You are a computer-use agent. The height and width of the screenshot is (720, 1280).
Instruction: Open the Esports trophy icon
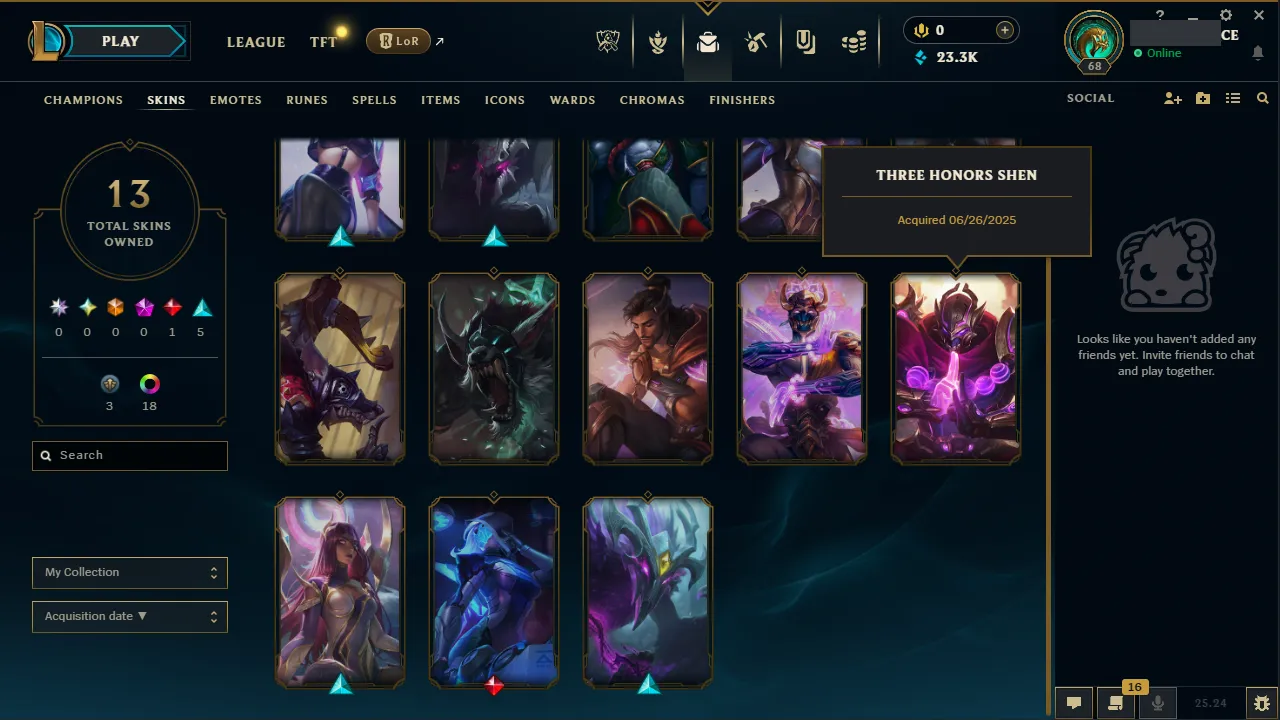pos(608,41)
